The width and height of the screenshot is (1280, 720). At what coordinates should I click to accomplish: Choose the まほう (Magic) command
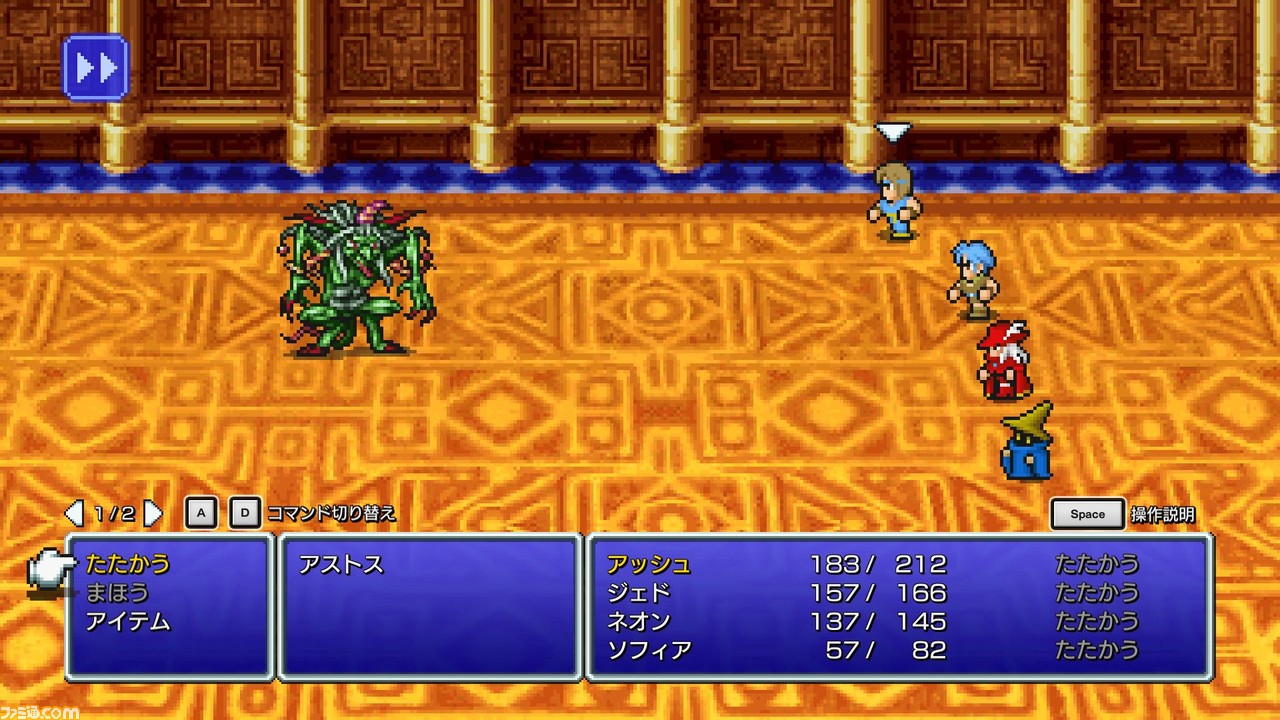[x=117, y=593]
